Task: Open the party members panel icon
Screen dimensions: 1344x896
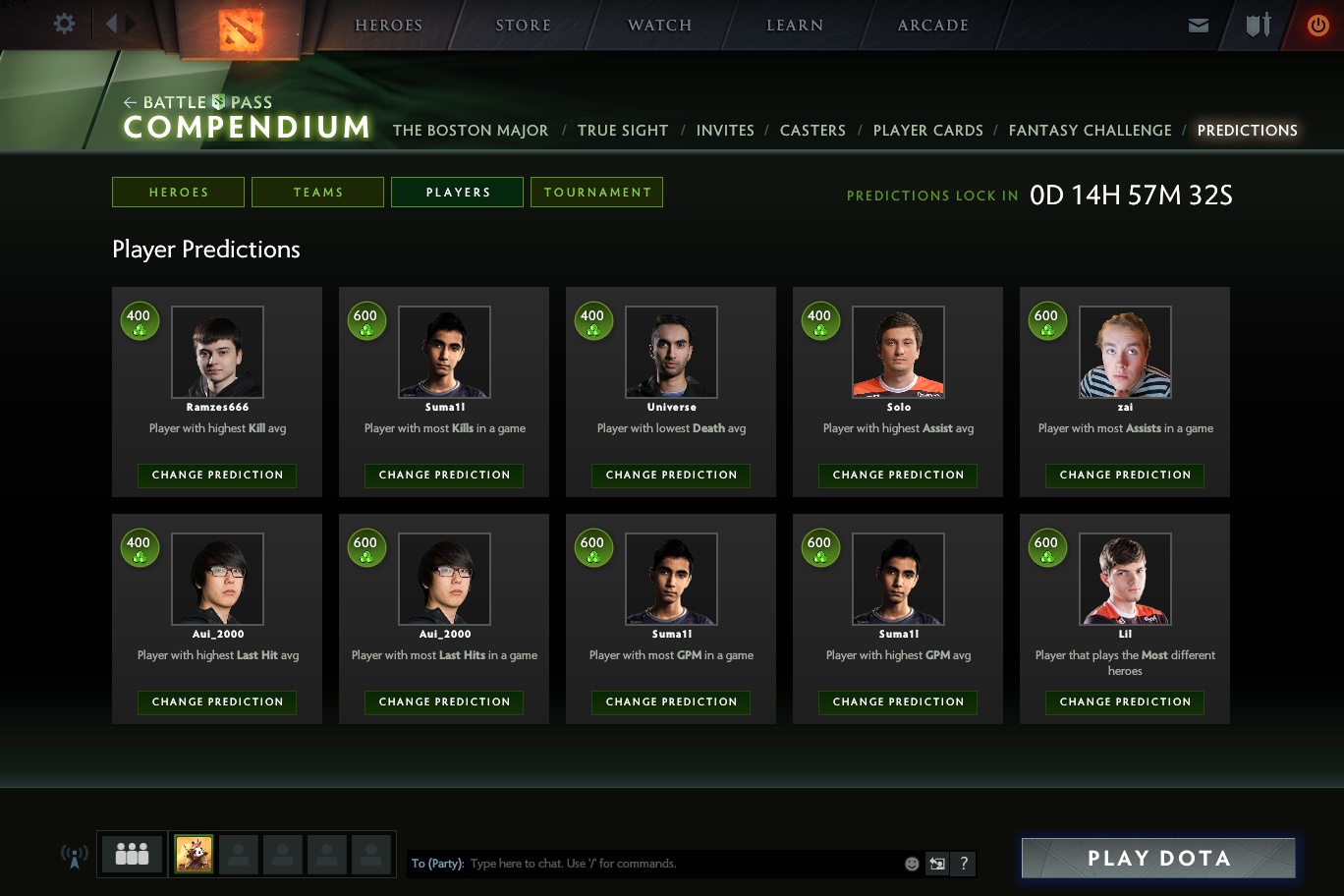Action: click(x=131, y=854)
